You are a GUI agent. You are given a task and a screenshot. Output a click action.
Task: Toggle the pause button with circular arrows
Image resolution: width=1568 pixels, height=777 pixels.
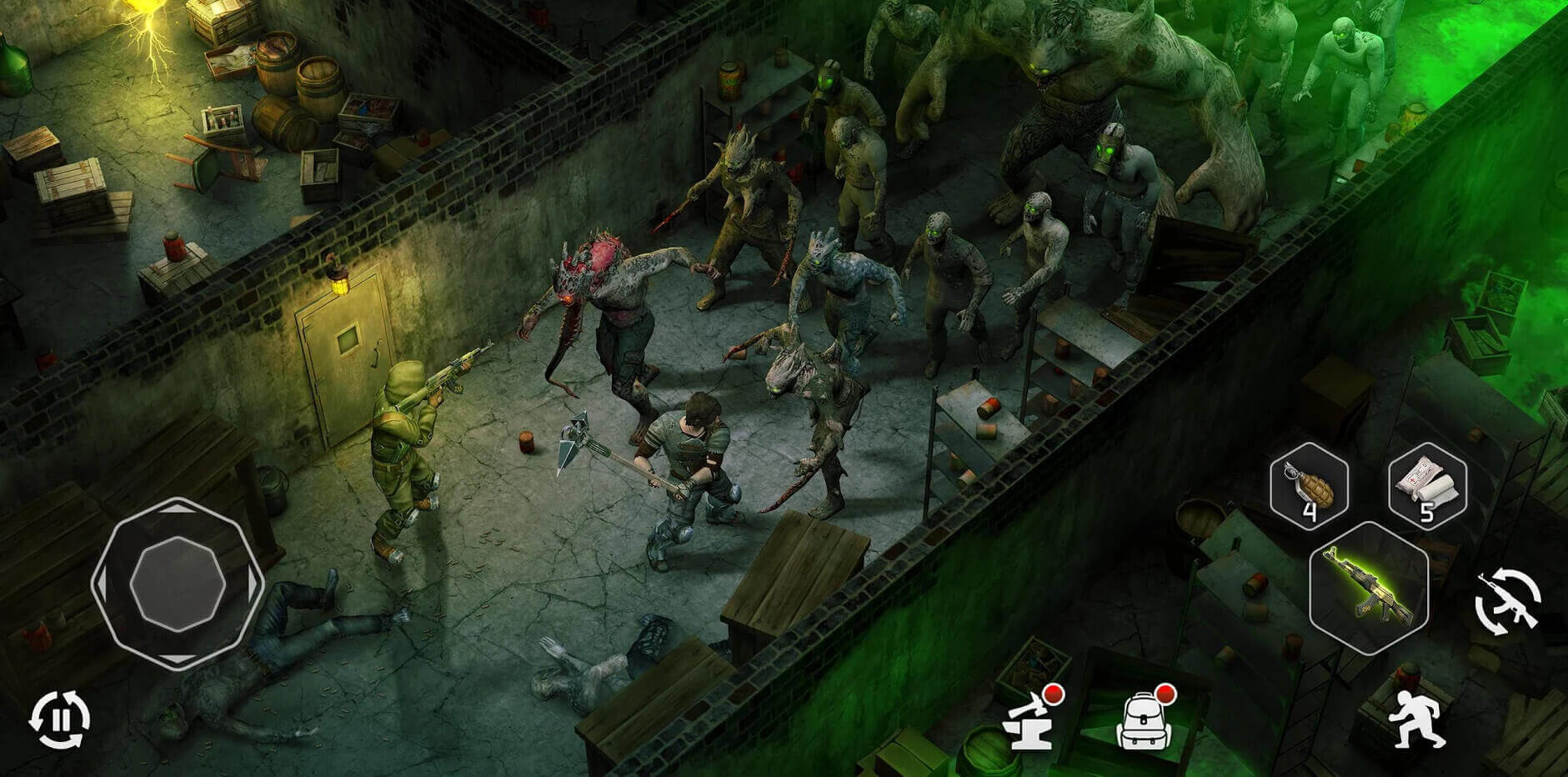[x=59, y=719]
